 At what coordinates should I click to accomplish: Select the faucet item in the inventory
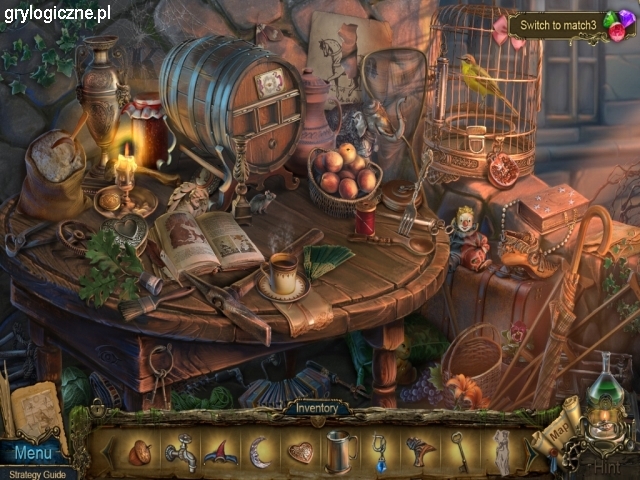coord(180,452)
